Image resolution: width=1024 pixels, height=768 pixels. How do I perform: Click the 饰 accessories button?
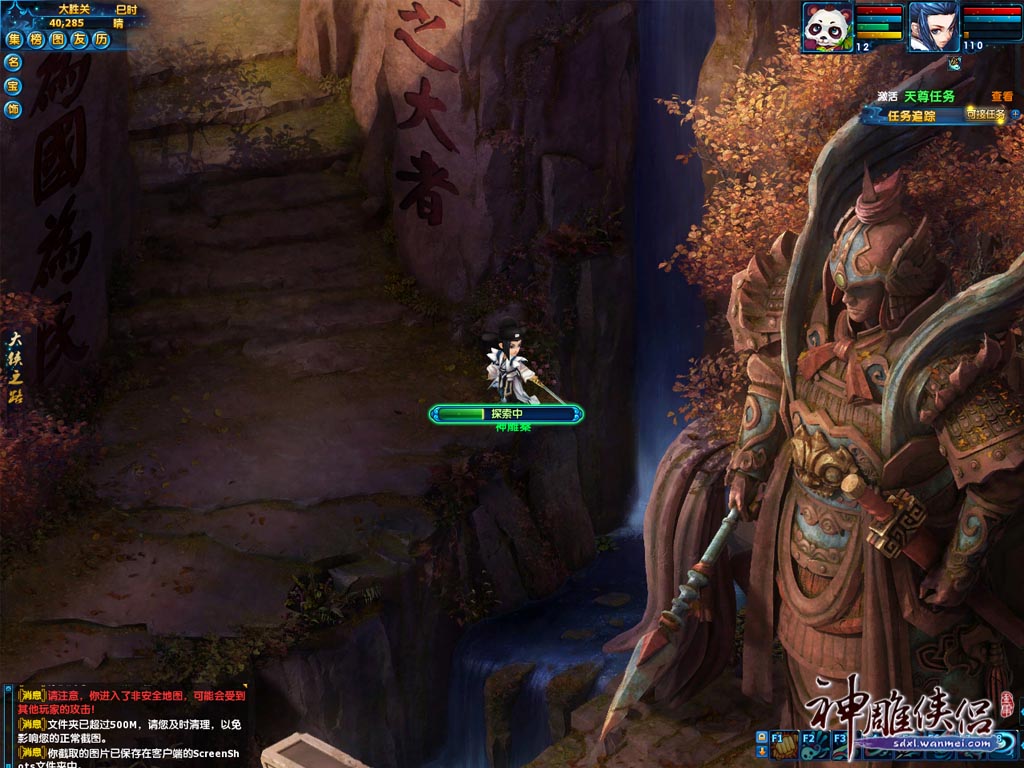coord(13,109)
